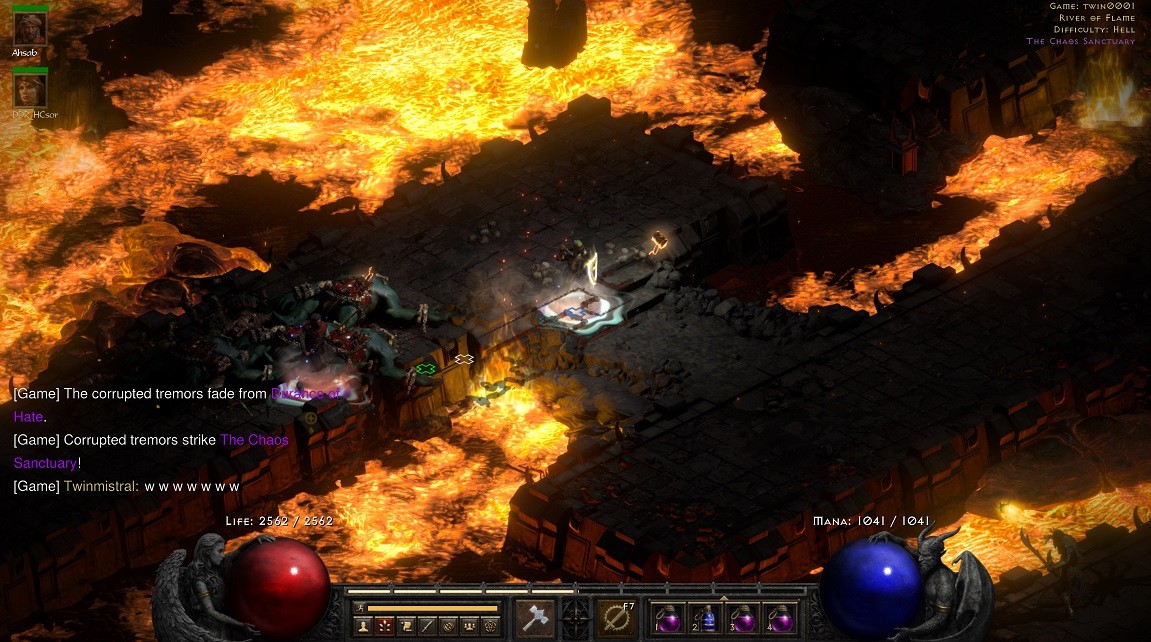Open the party screen group icon
The height and width of the screenshot is (642, 1151).
[x=470, y=626]
